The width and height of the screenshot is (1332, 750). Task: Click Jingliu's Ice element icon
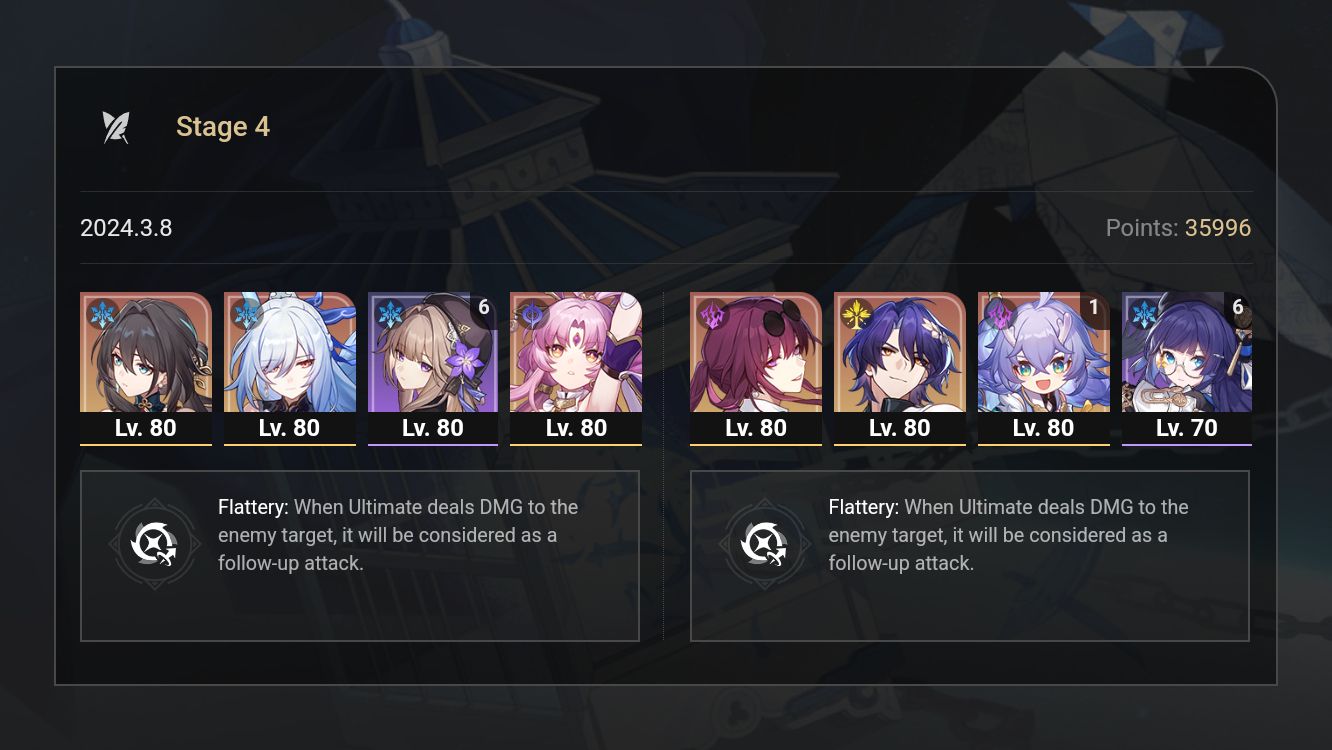pyautogui.click(x=243, y=312)
